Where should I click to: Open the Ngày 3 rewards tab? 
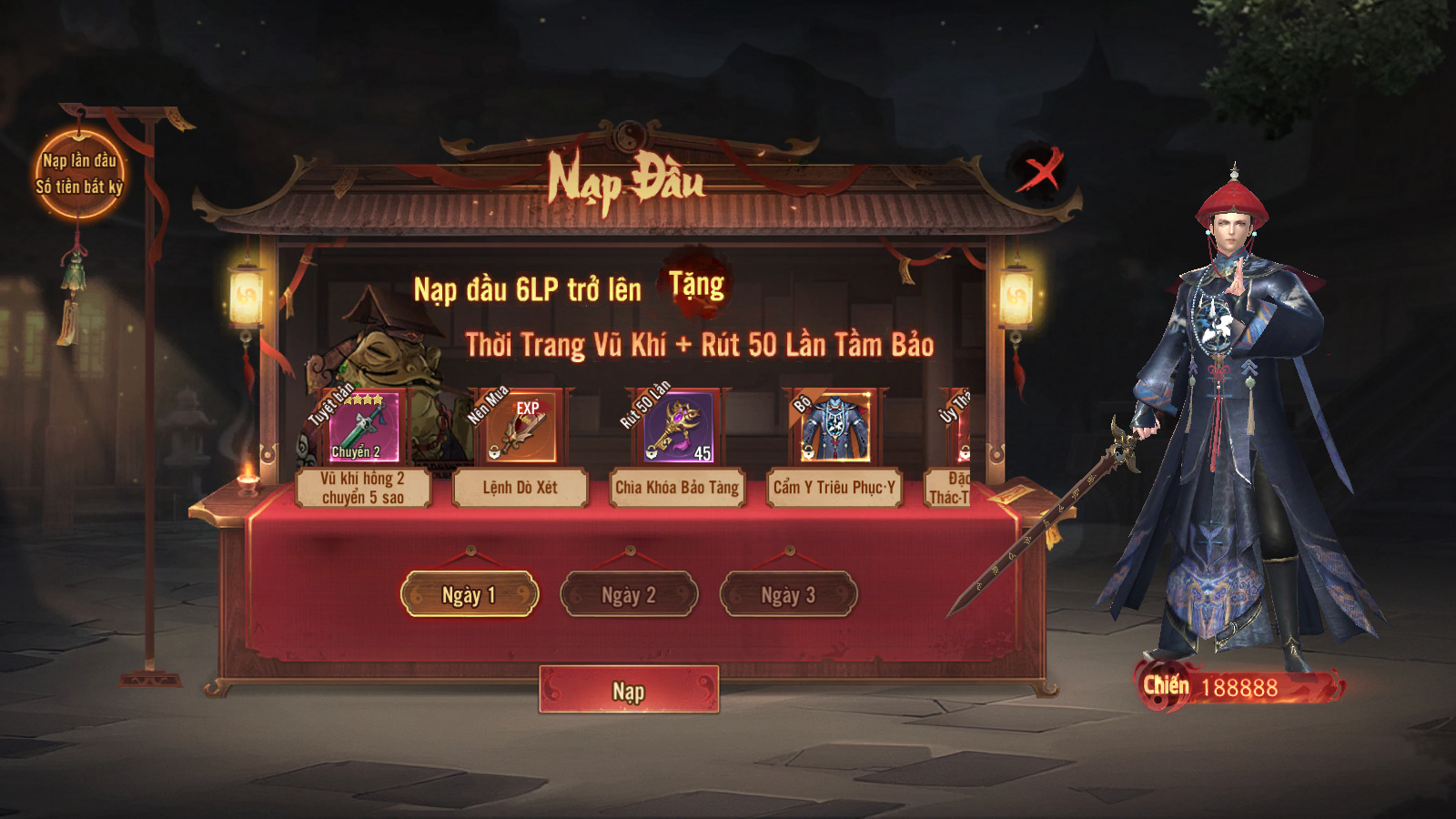click(788, 595)
